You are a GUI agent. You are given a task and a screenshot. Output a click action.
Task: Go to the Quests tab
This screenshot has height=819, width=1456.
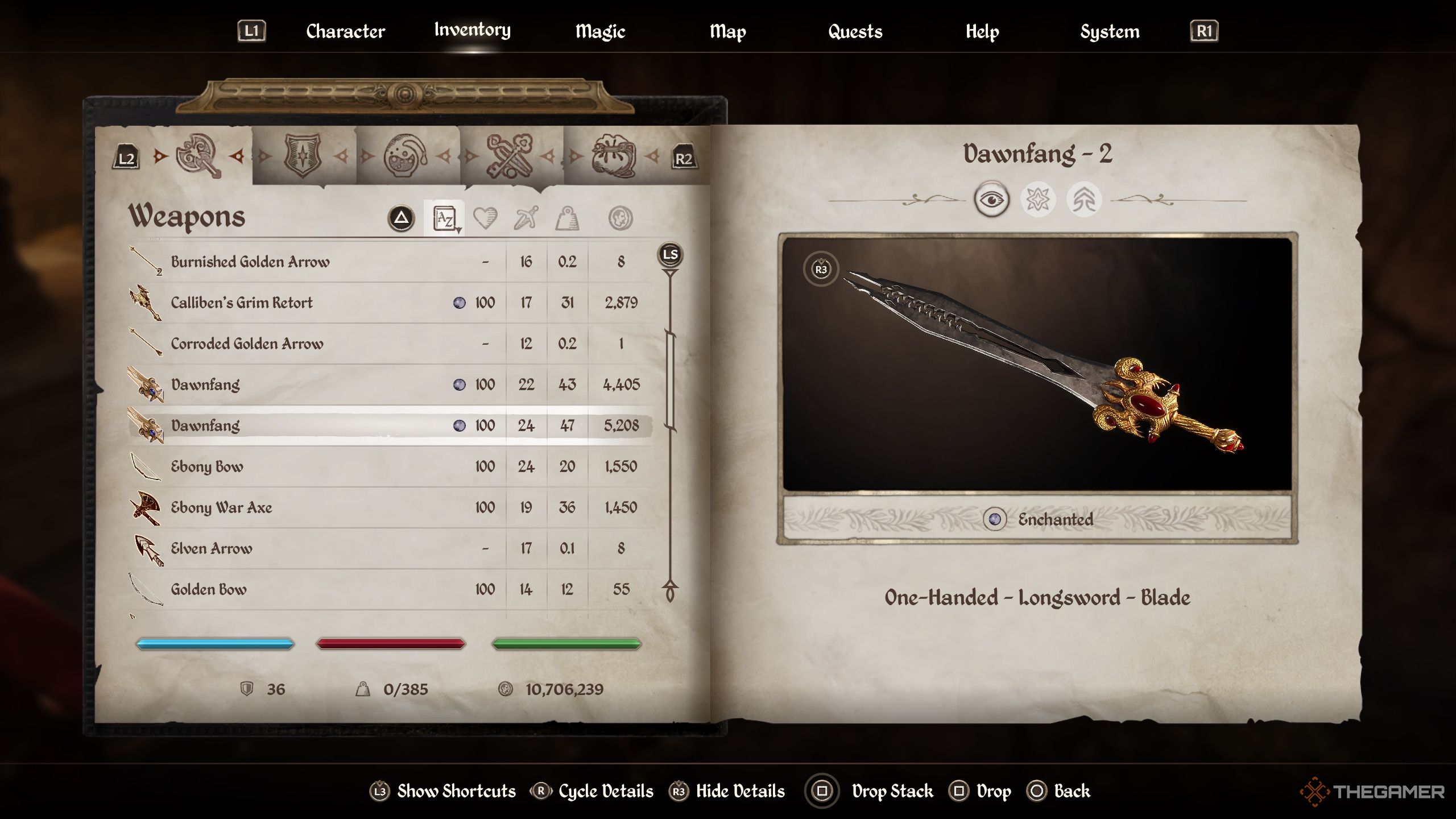[855, 31]
